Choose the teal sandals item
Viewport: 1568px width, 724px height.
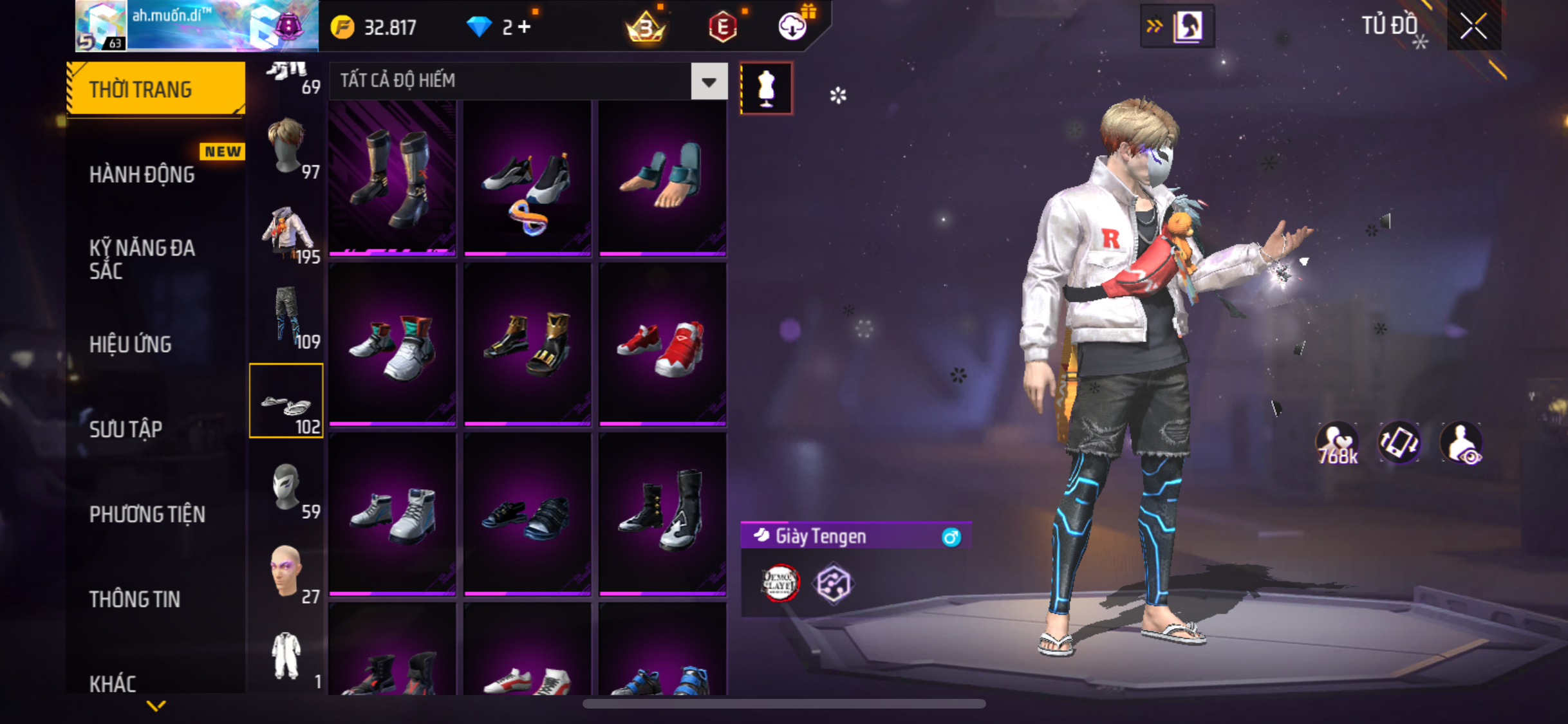pyautogui.click(x=662, y=178)
